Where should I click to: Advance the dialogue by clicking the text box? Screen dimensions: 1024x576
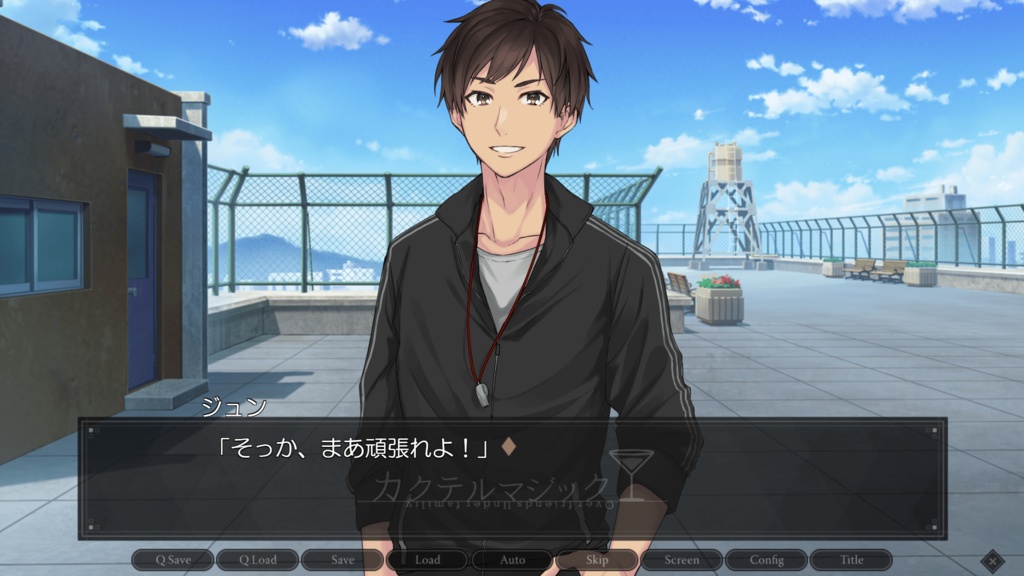click(512, 478)
